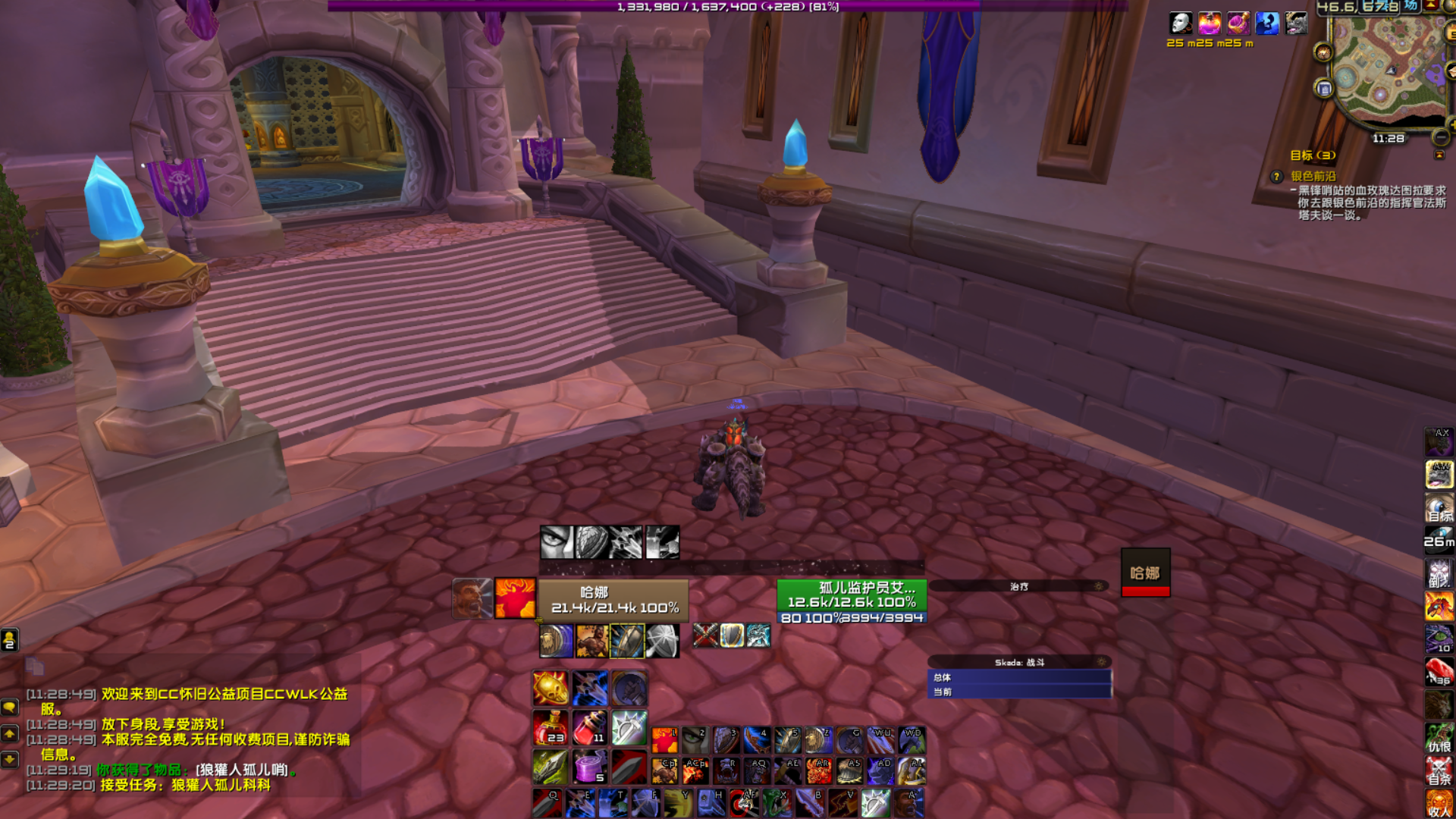Activate the flaming AR ability
The height and width of the screenshot is (819, 1456).
click(818, 771)
